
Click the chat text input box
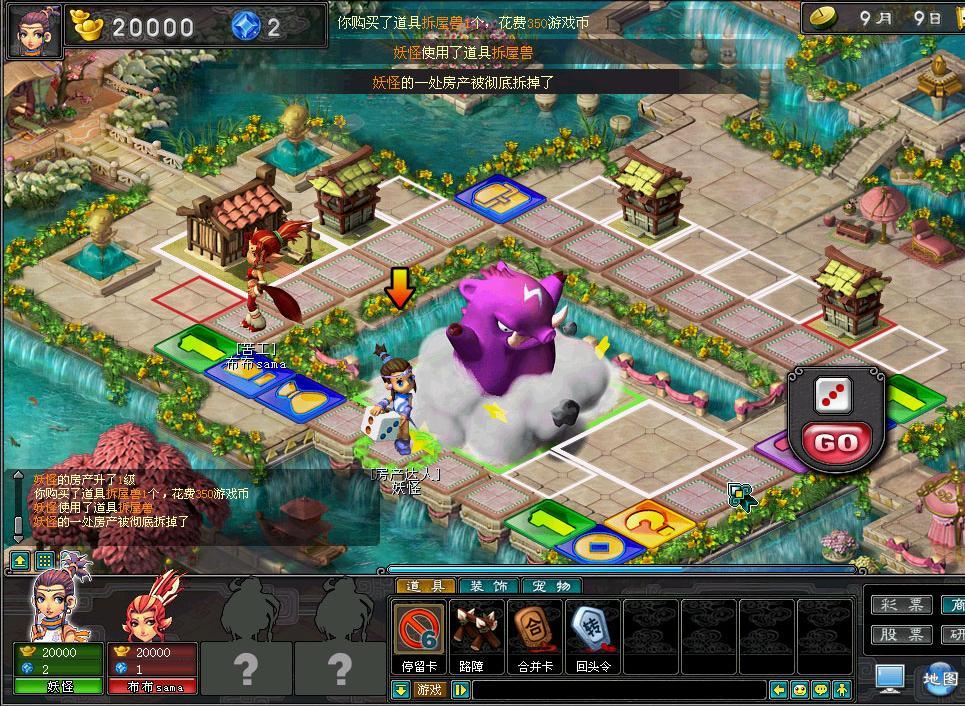point(618,690)
